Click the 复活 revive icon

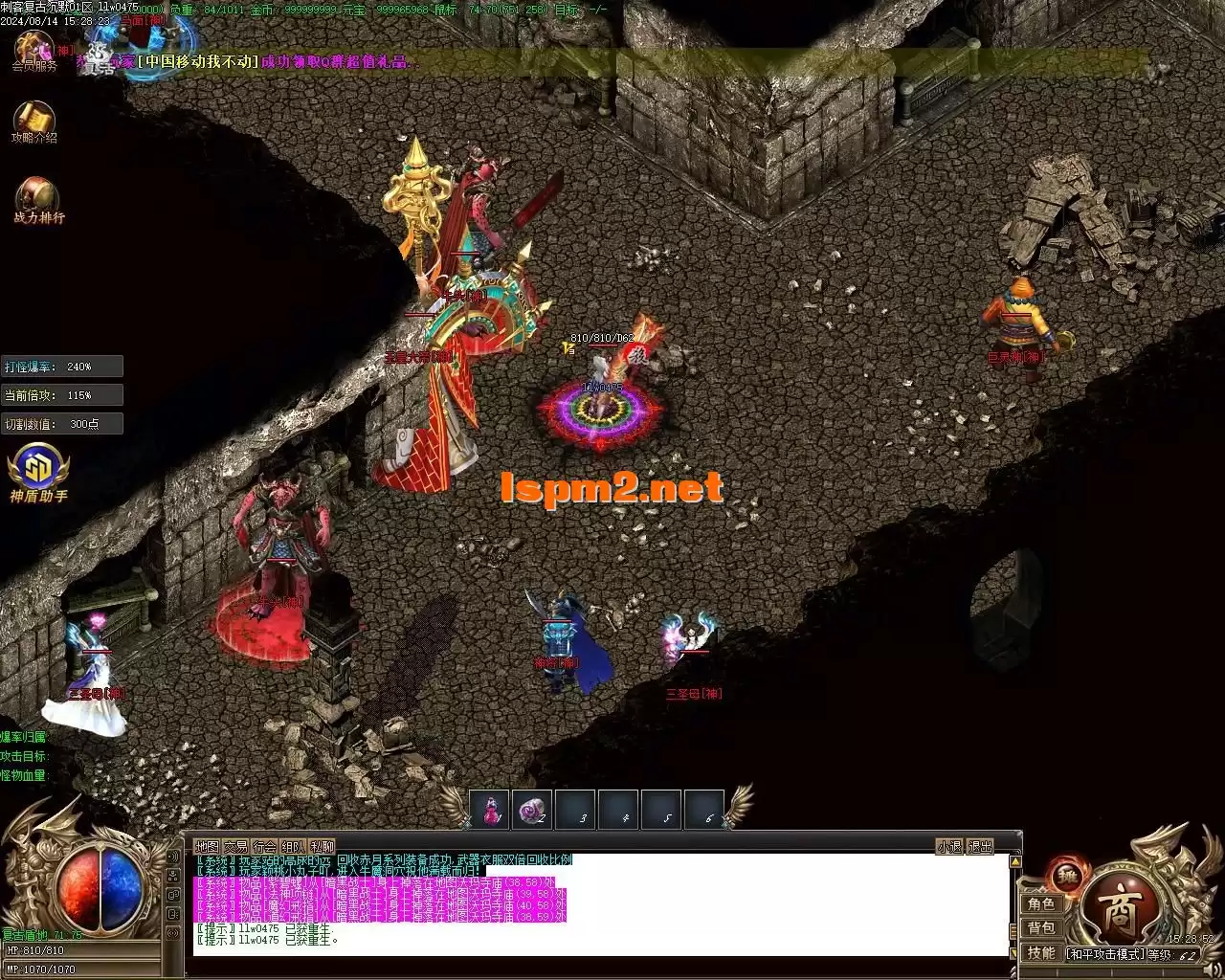99,59
